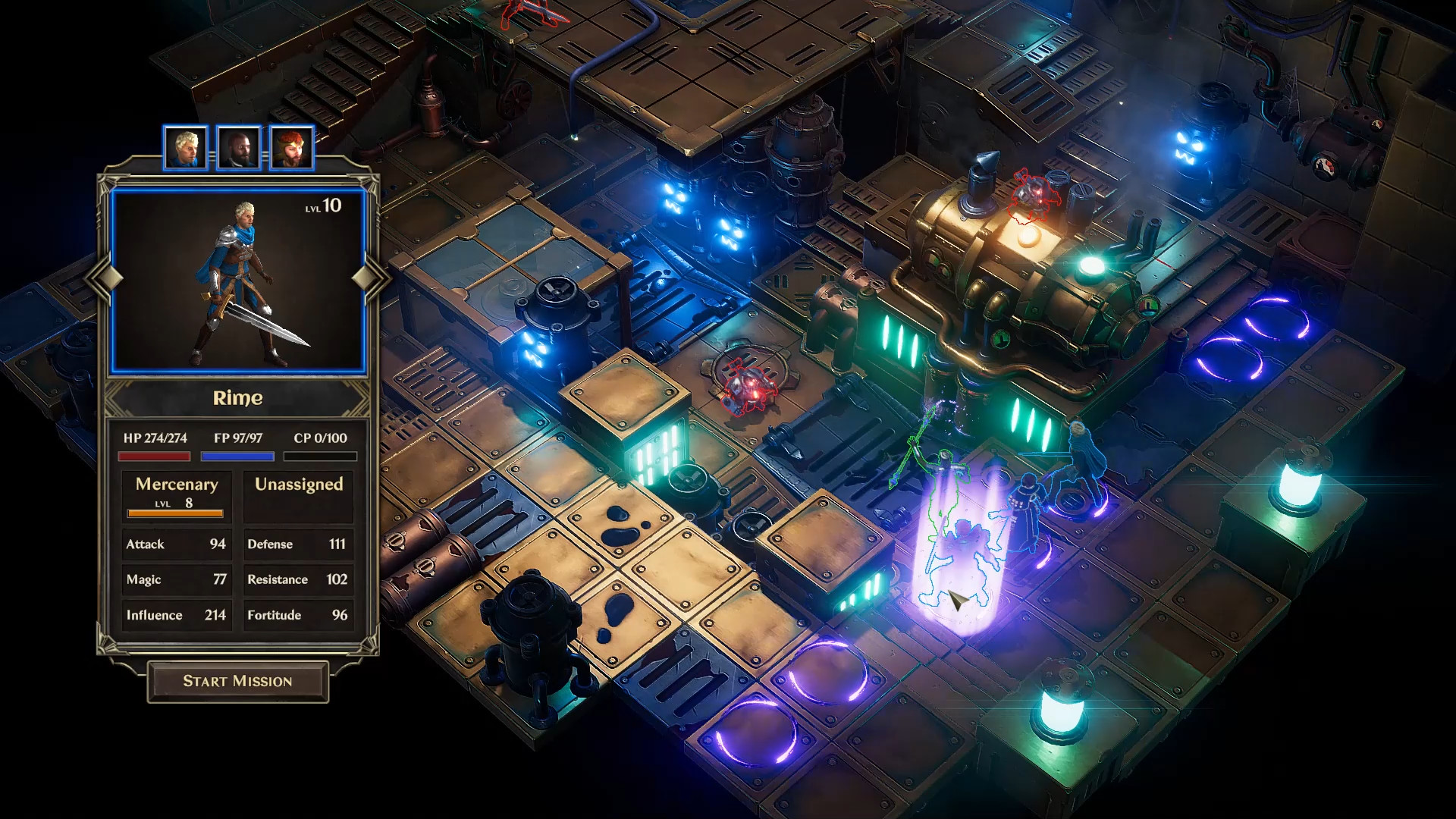Click the CP 0/100 progress bar
Screen dimensions: 1456x819
(319, 456)
